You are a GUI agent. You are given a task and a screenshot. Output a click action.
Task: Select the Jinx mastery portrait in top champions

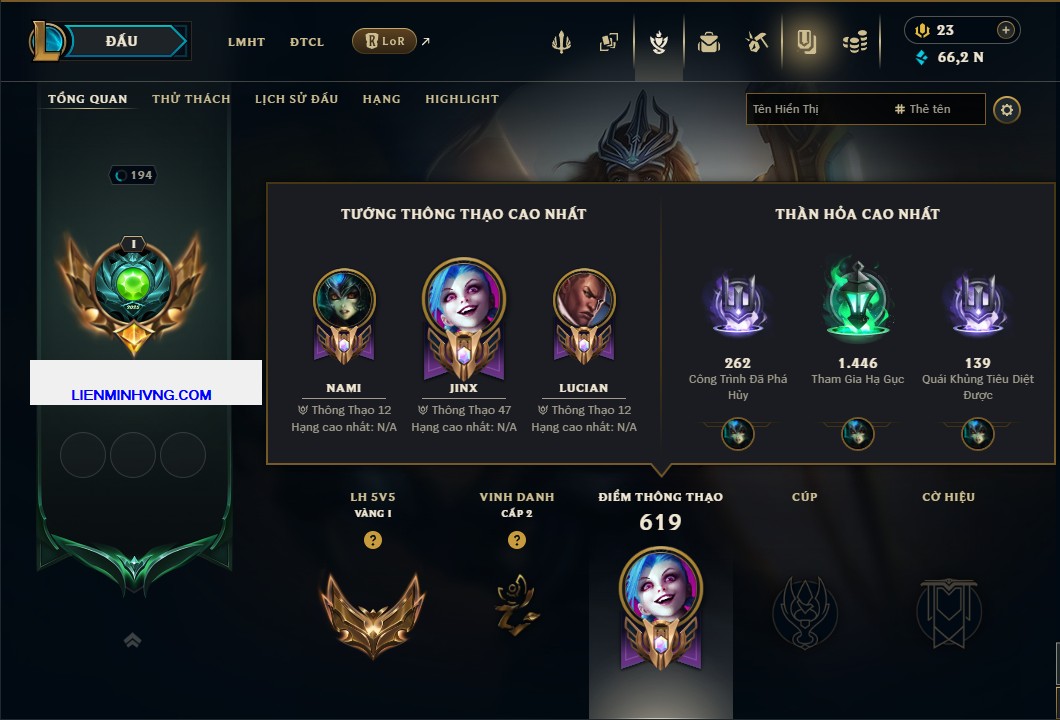[464, 298]
